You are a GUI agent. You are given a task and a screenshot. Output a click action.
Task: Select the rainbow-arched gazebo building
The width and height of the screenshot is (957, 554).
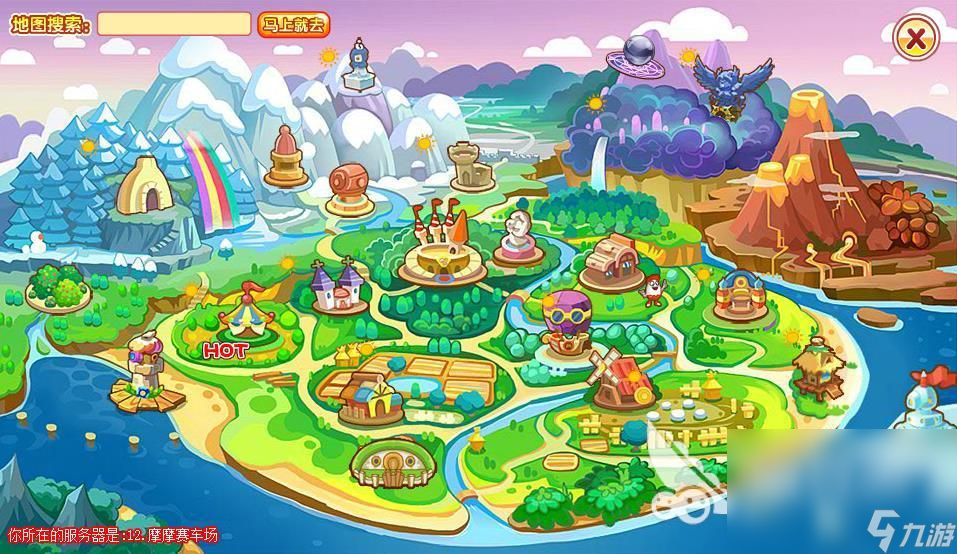pyautogui.click(x=741, y=290)
